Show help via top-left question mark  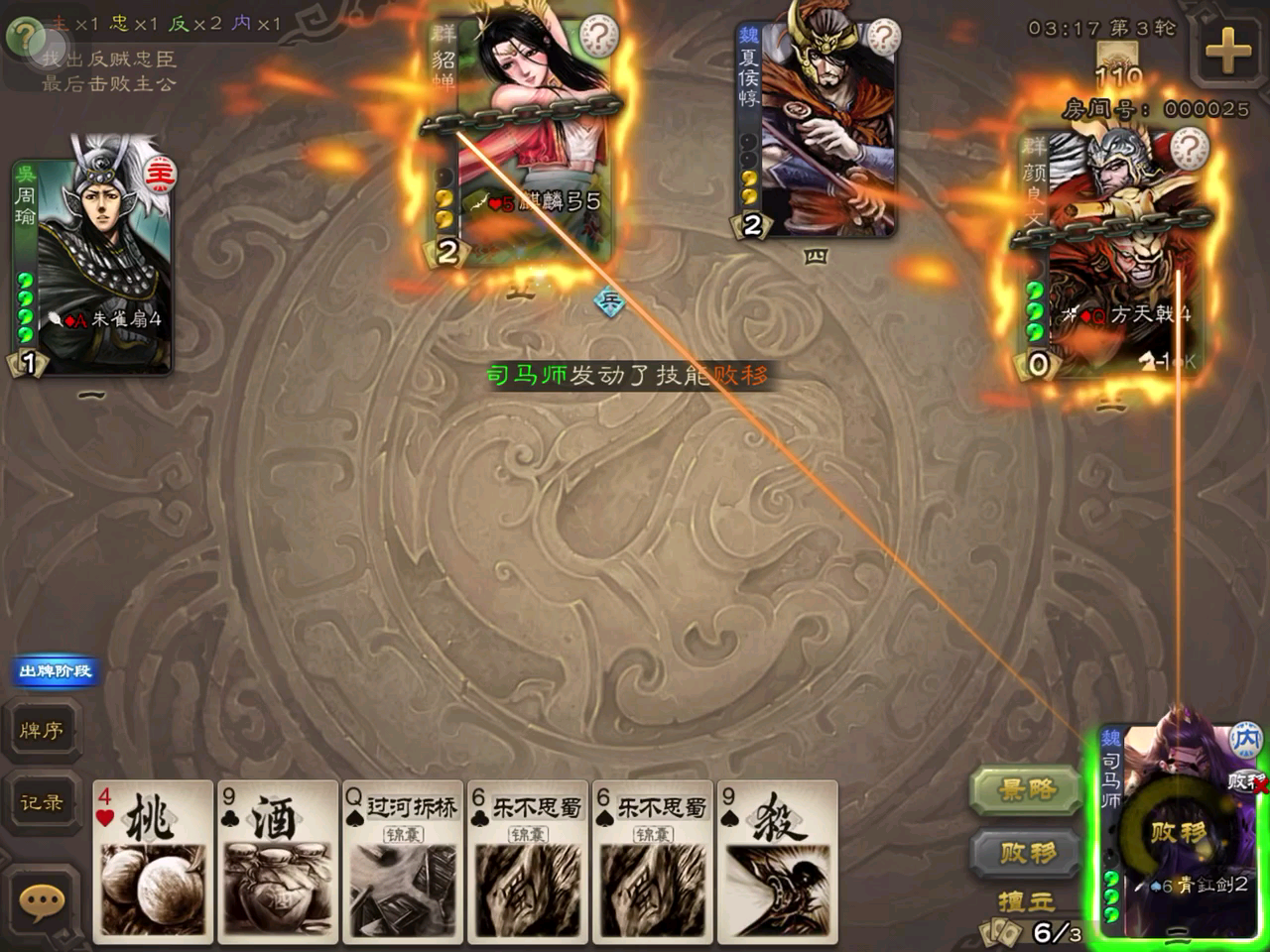pos(24,38)
